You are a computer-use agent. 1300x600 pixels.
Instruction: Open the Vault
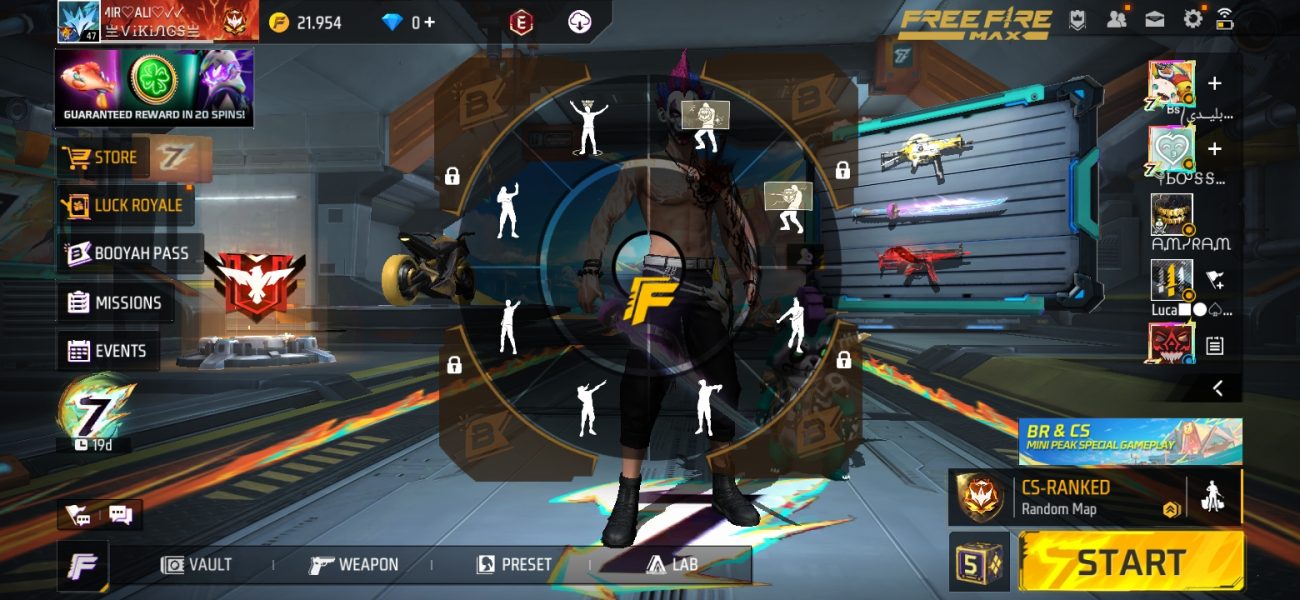[x=197, y=565]
